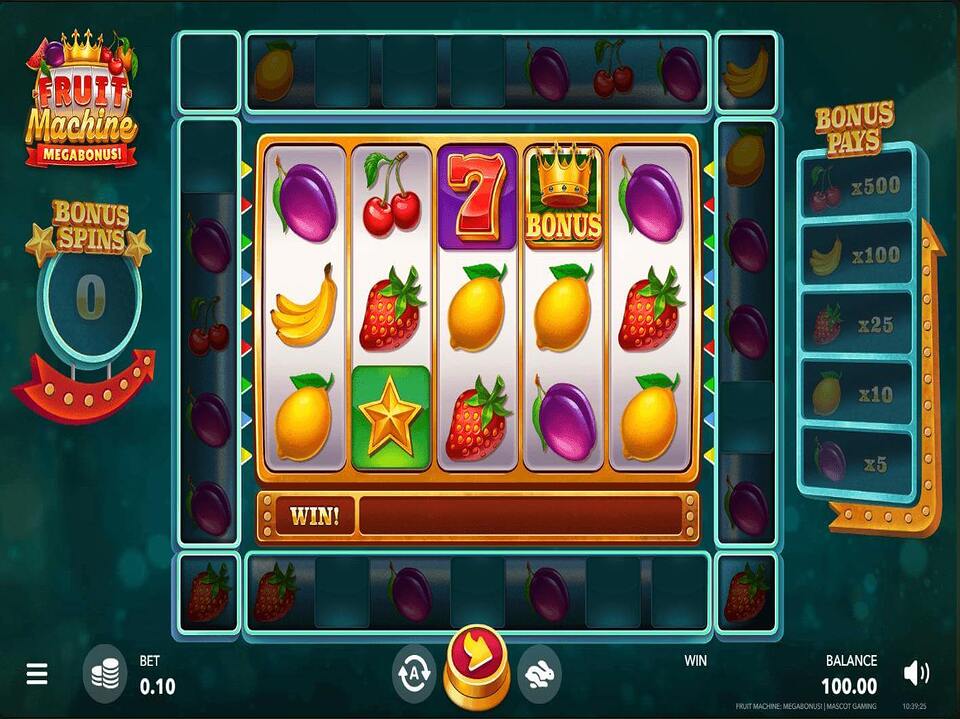Mute the game sound
This screenshot has height=719, width=960.
coord(915,673)
